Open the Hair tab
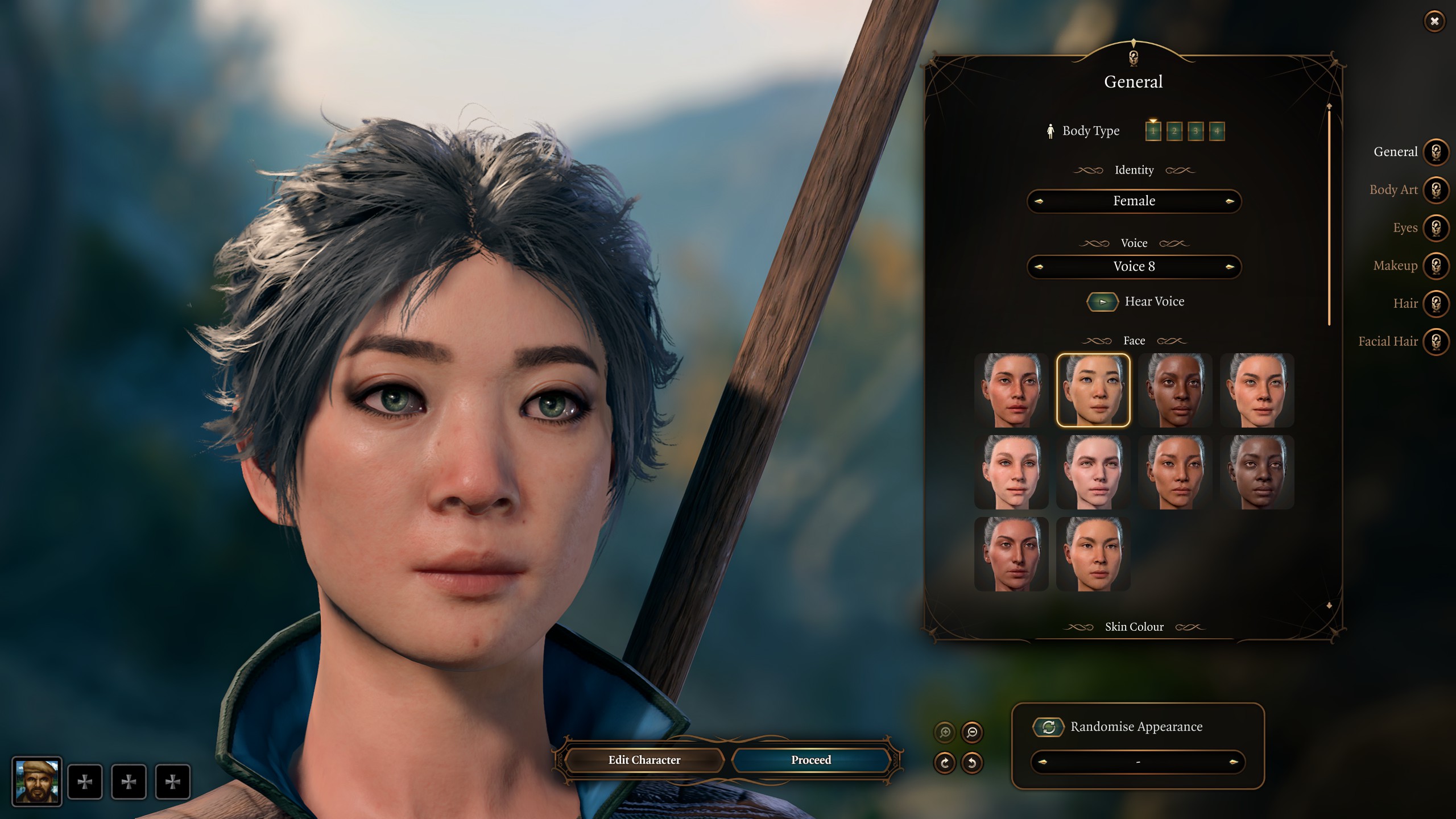 pyautogui.click(x=1436, y=304)
